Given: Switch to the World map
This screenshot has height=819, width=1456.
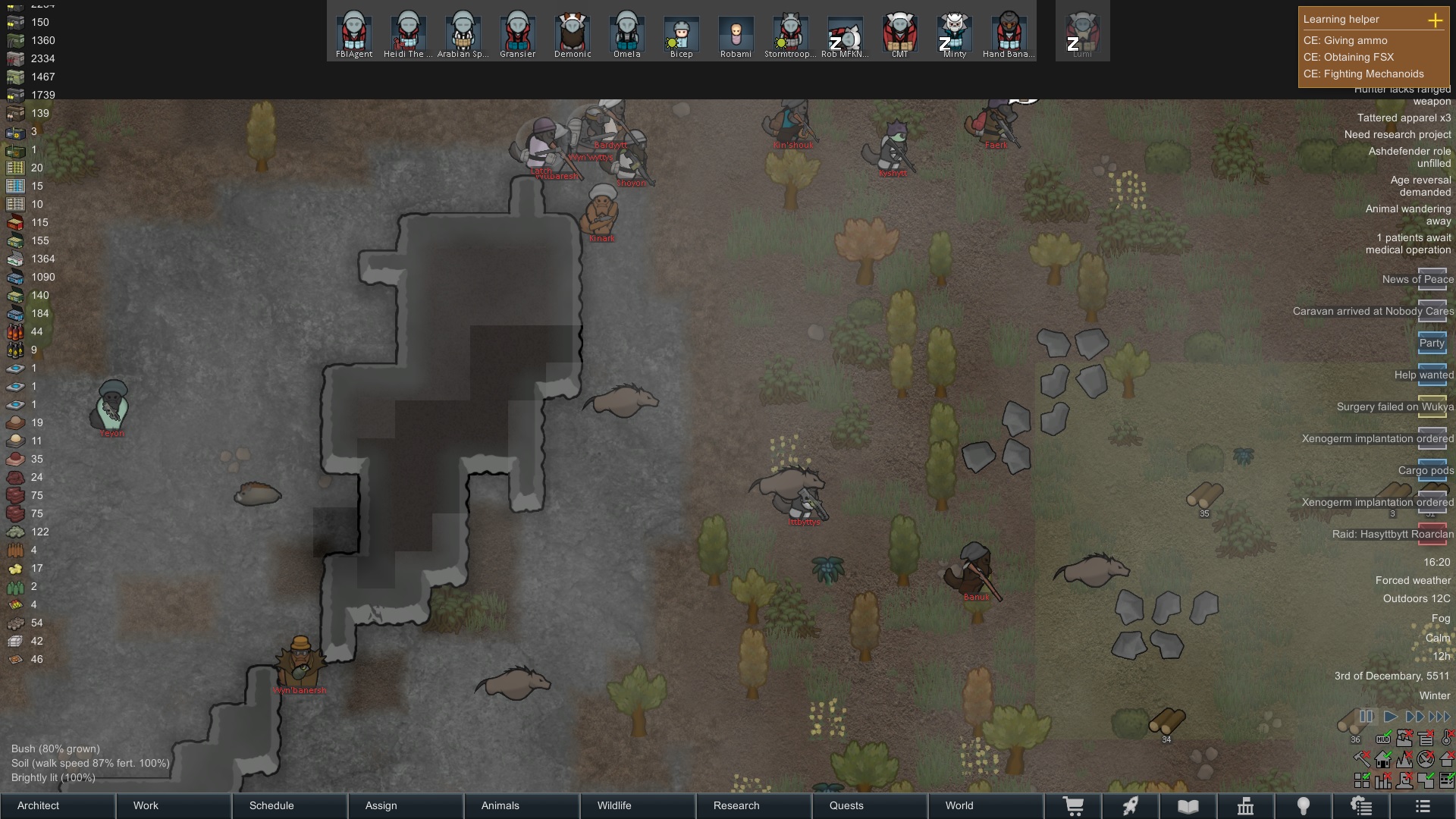Looking at the screenshot, I should coord(986,805).
